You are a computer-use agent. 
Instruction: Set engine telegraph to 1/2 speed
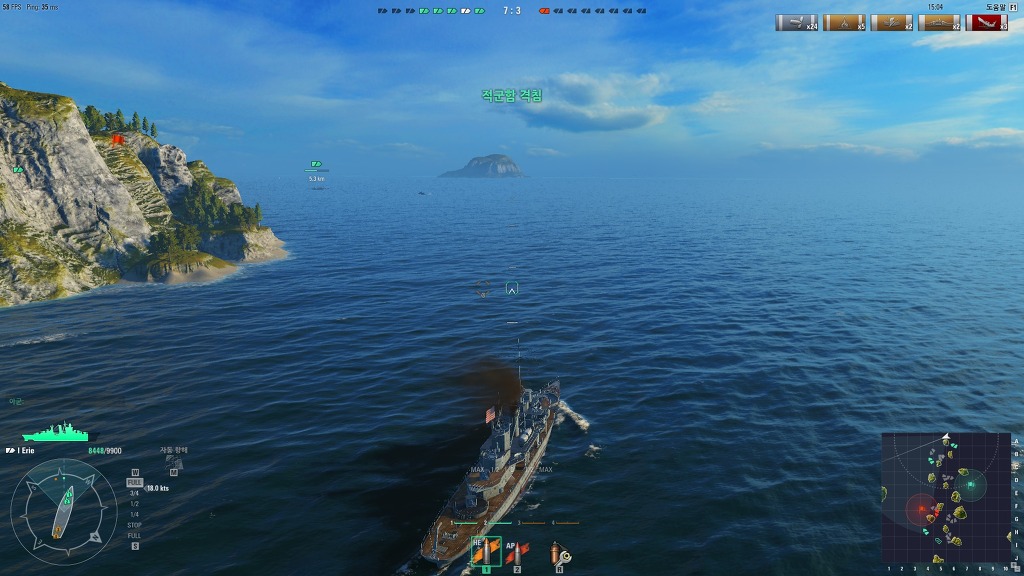click(134, 503)
